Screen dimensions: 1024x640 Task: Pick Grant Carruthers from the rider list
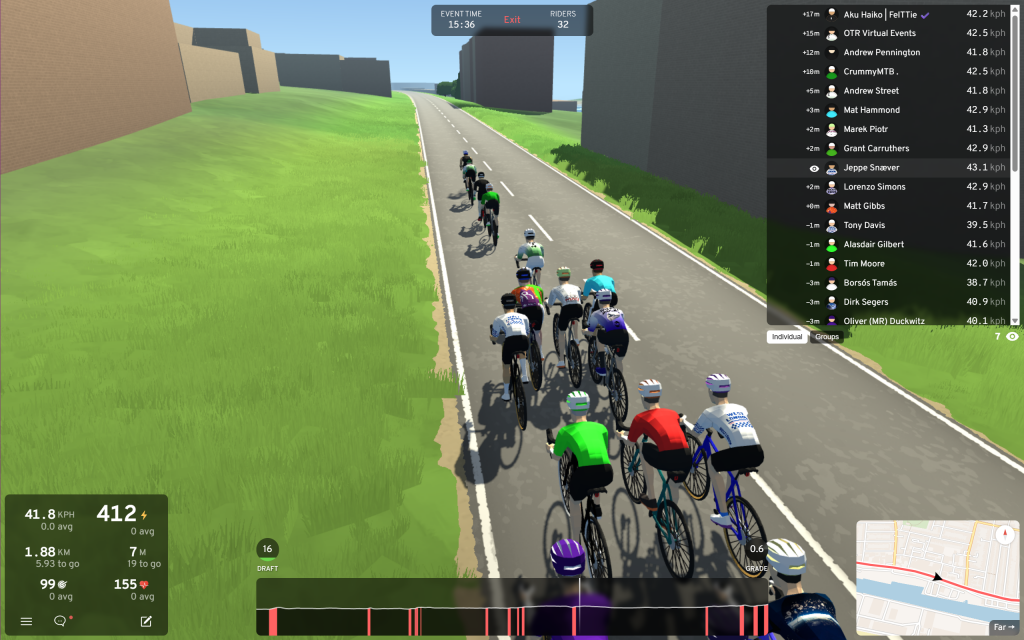pos(877,149)
